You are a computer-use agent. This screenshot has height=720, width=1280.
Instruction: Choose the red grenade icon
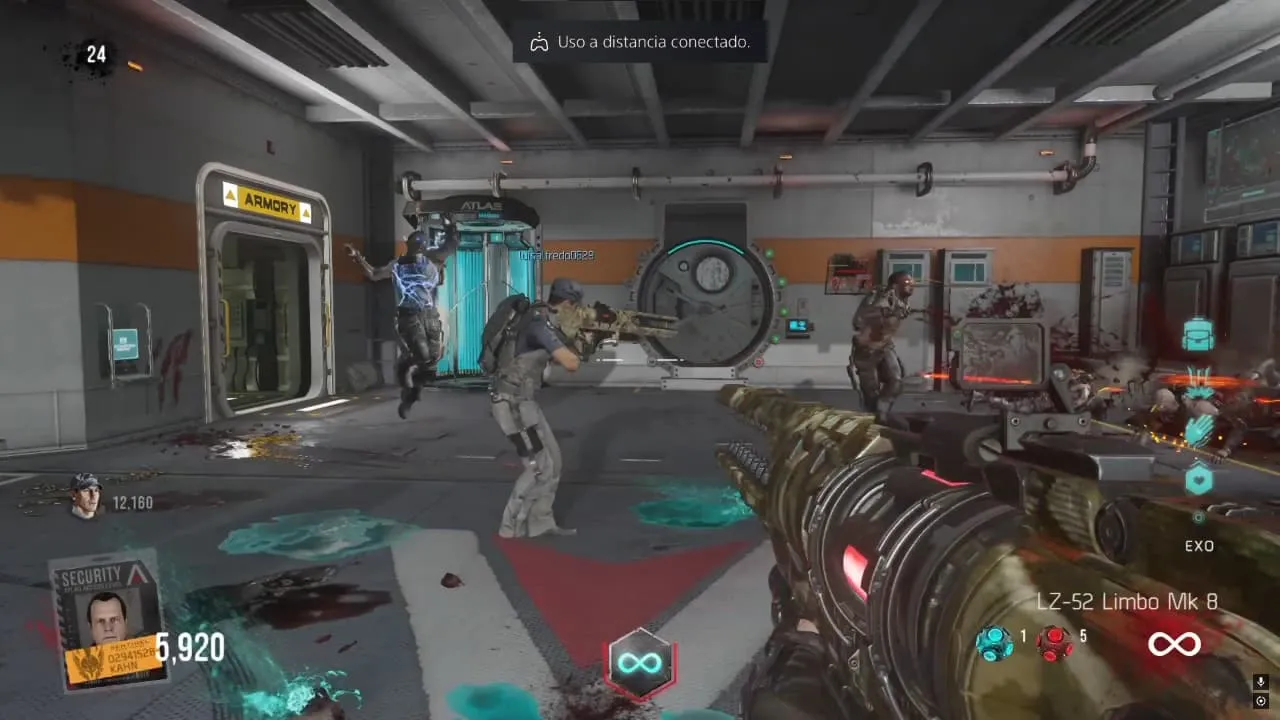point(1053,643)
